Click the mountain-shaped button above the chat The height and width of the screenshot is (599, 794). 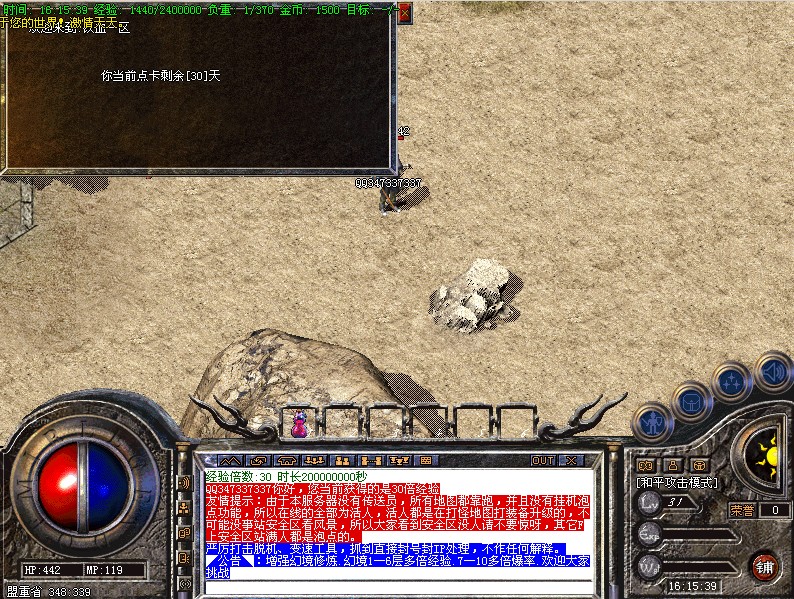(x=230, y=460)
